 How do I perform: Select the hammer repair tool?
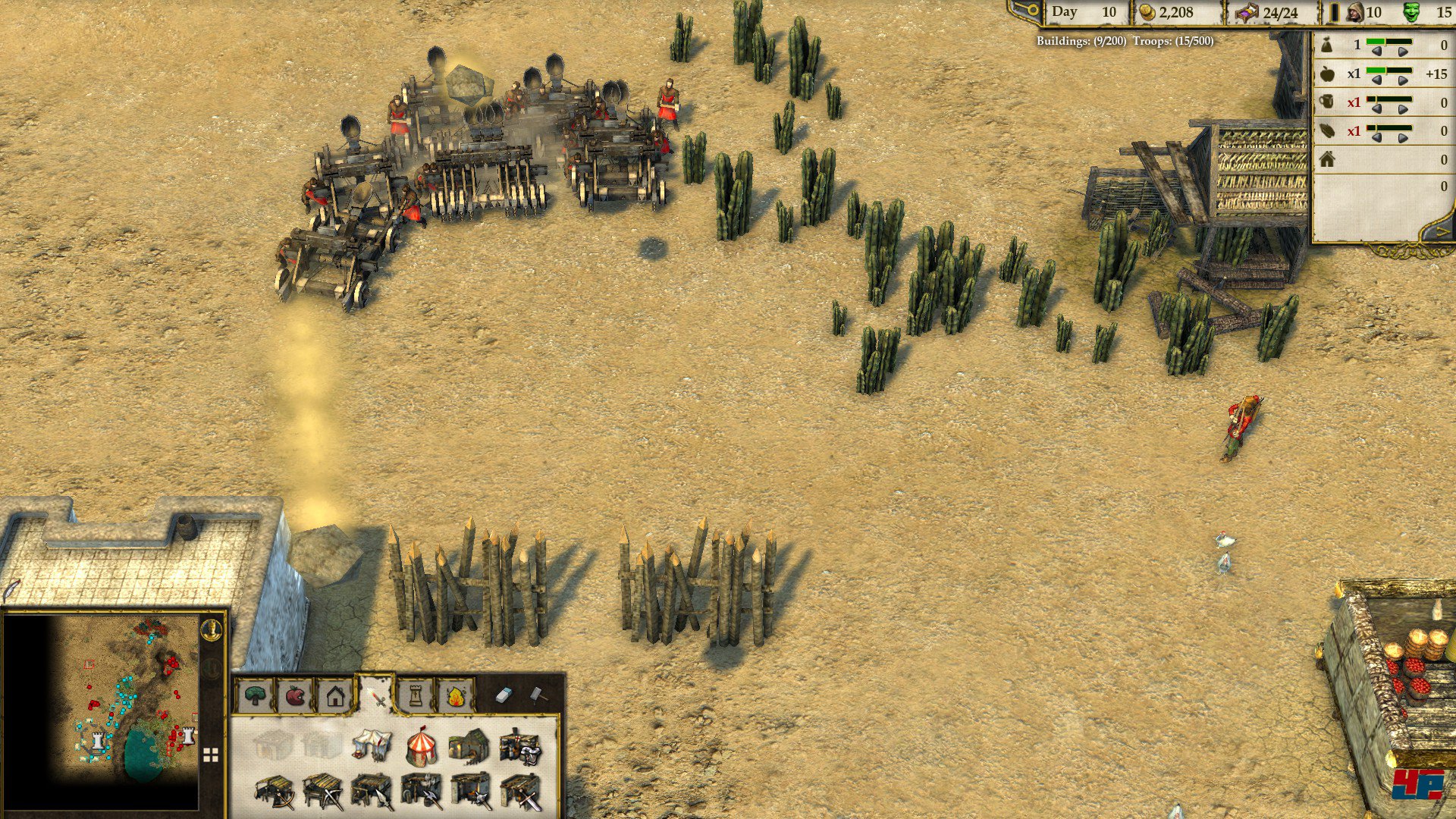pos(536,694)
